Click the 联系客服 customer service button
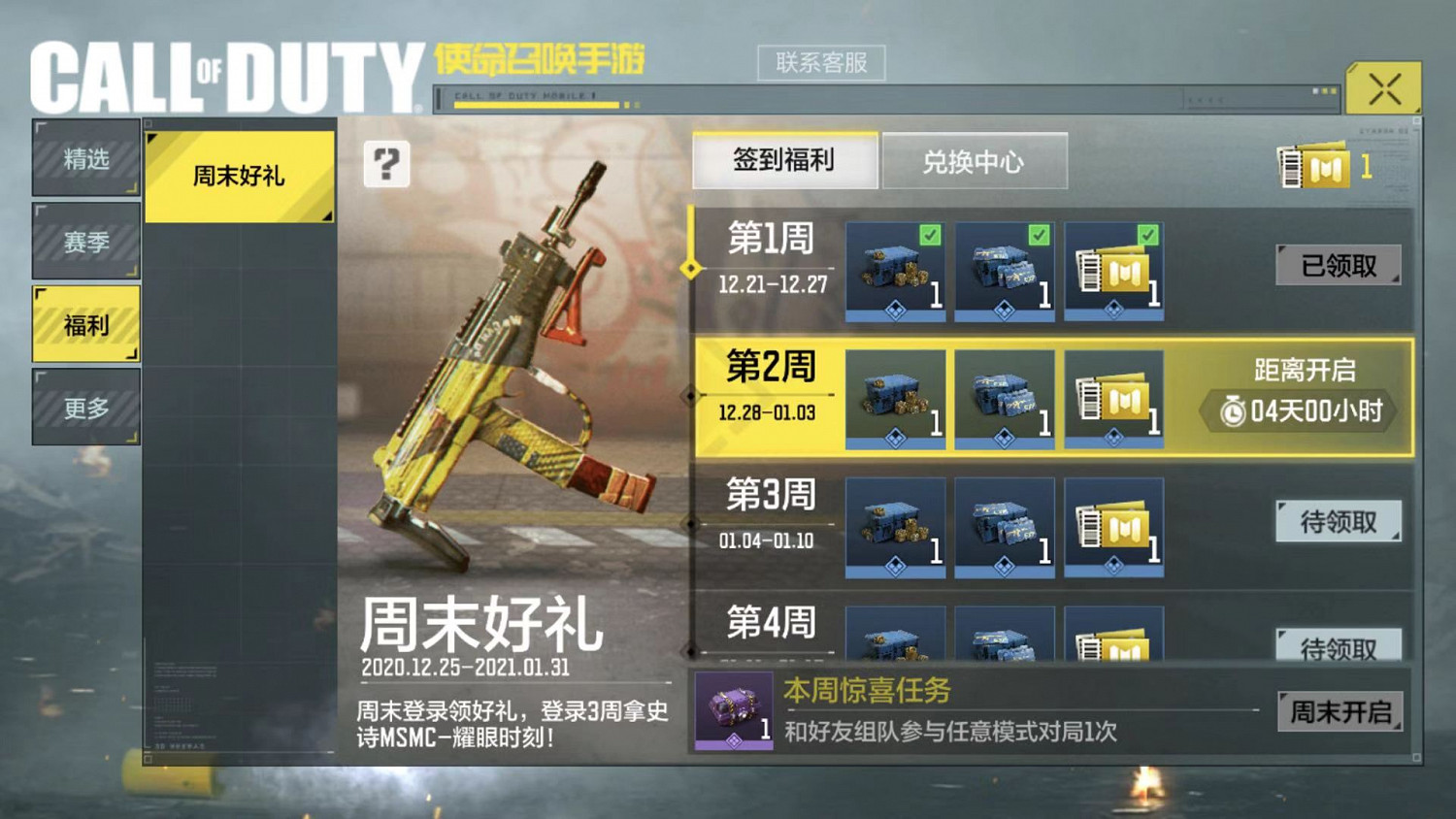 (822, 62)
